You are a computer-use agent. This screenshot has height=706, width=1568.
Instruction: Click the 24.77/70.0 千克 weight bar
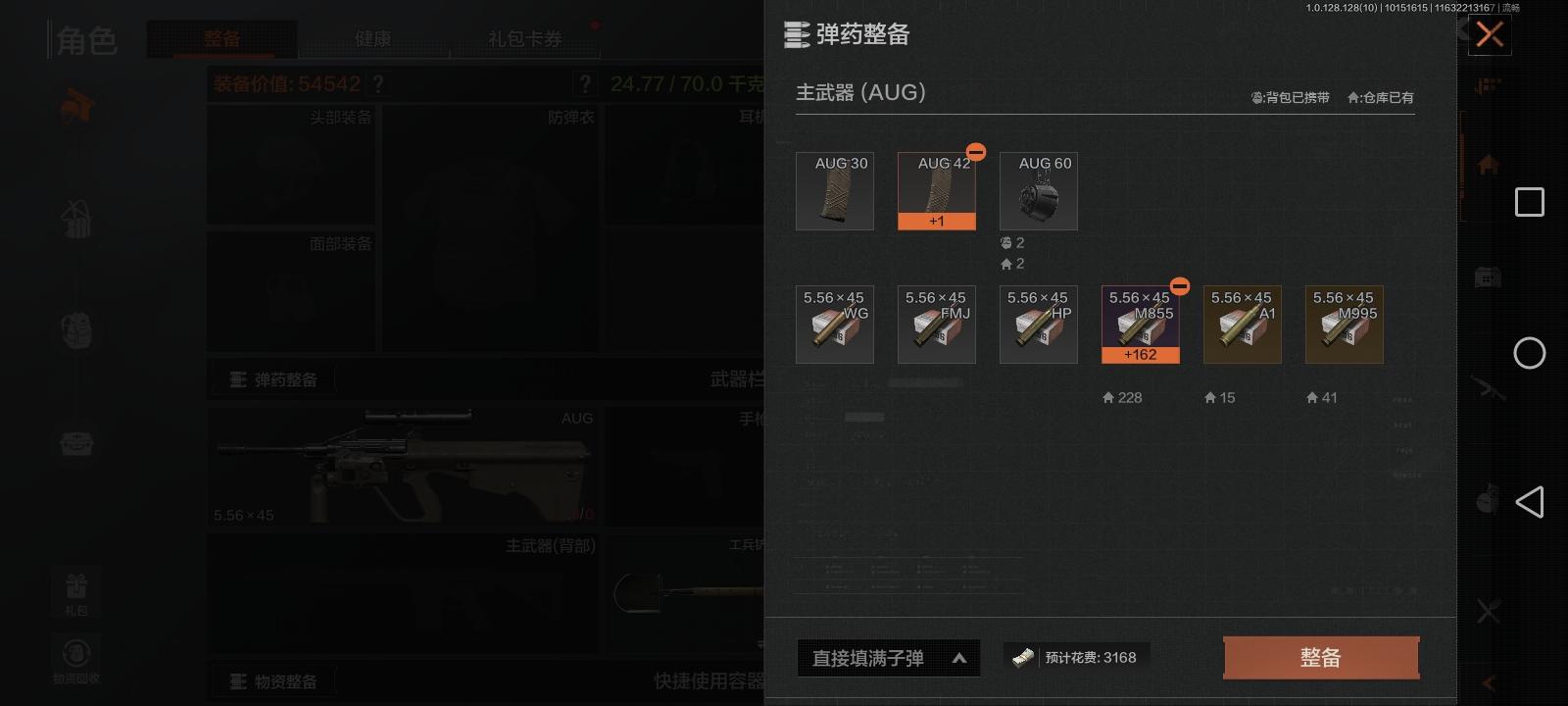pyautogui.click(x=686, y=84)
